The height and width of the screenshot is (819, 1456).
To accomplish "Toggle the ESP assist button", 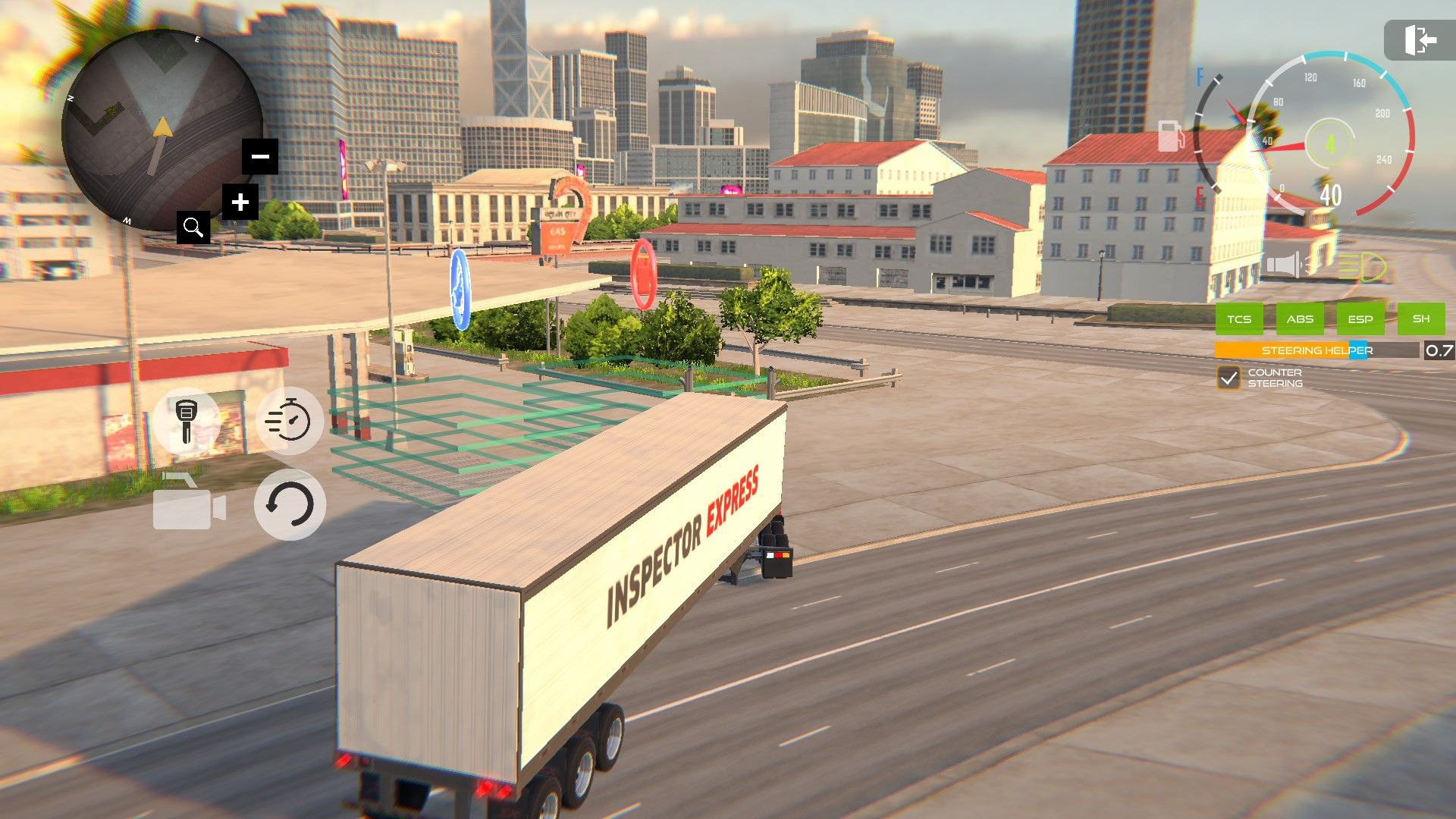I will 1360,319.
